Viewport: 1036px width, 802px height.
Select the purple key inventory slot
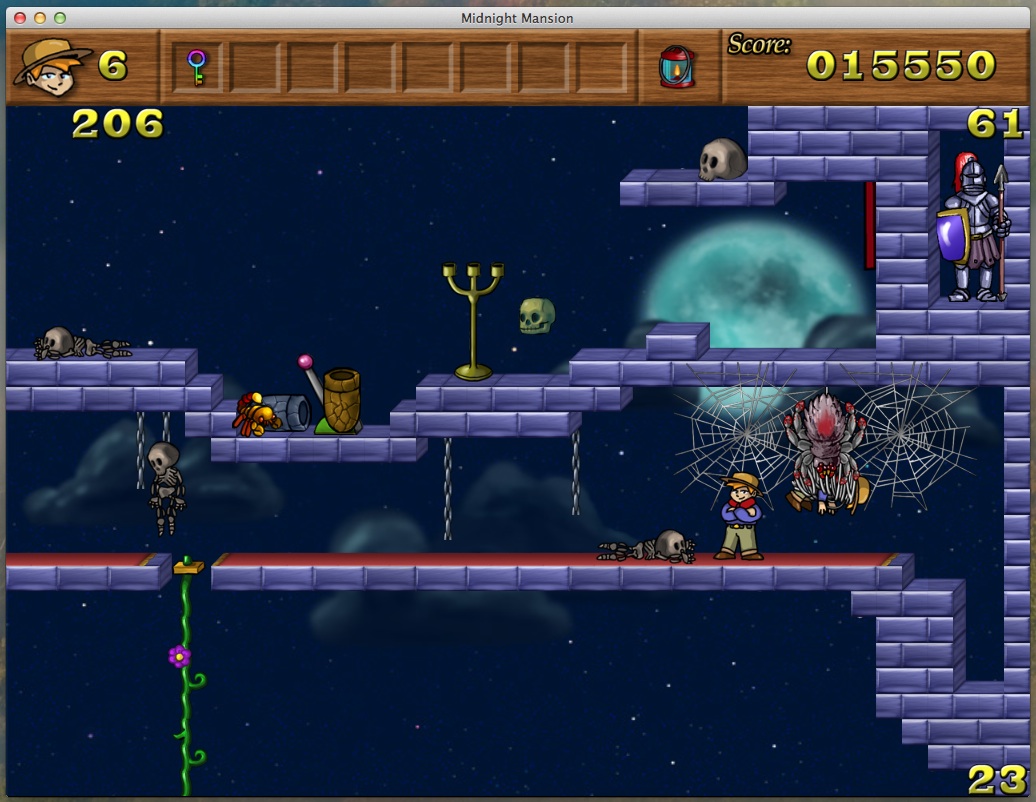click(197, 67)
